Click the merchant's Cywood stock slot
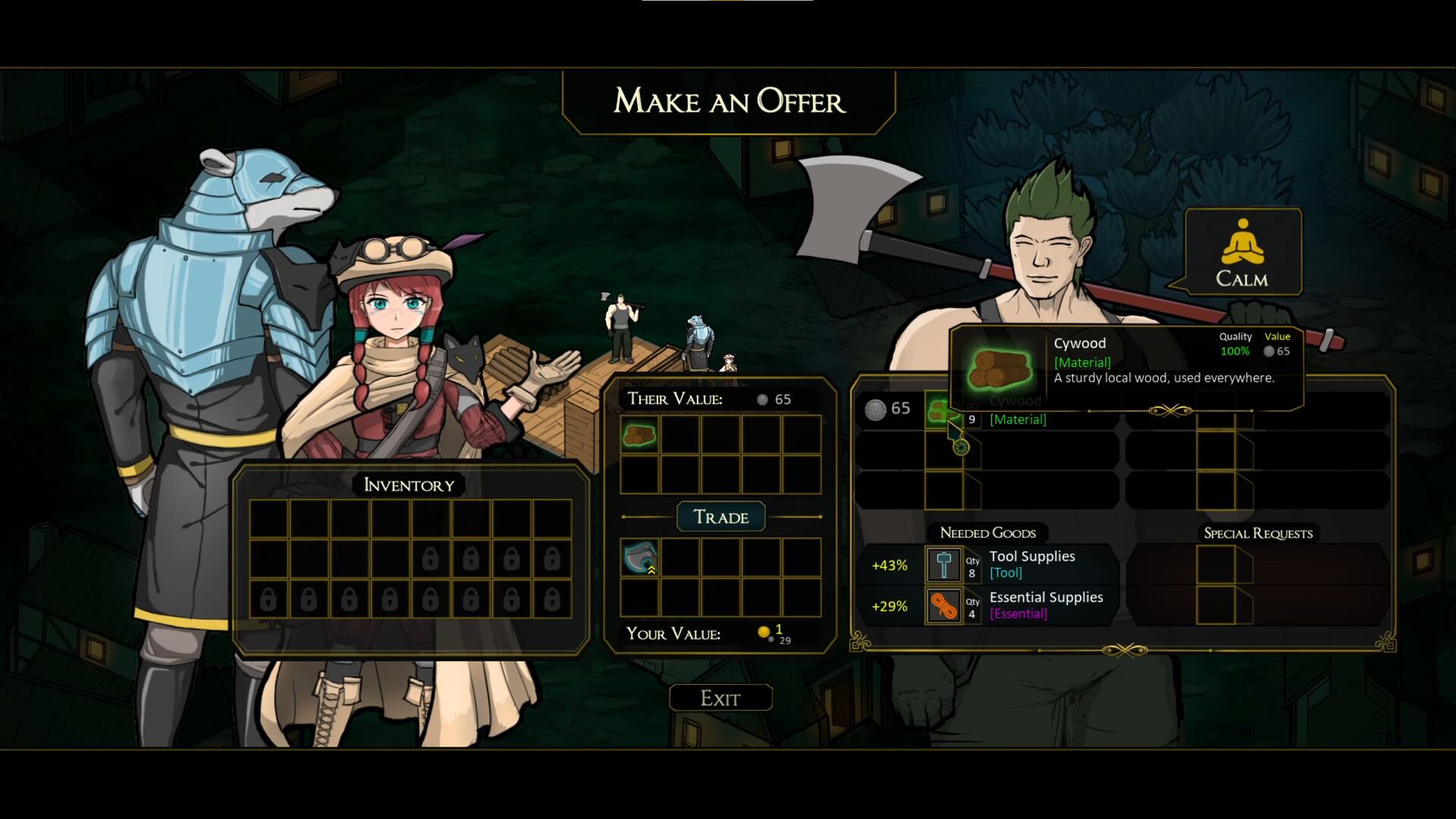1456x819 pixels. pyautogui.click(x=941, y=412)
